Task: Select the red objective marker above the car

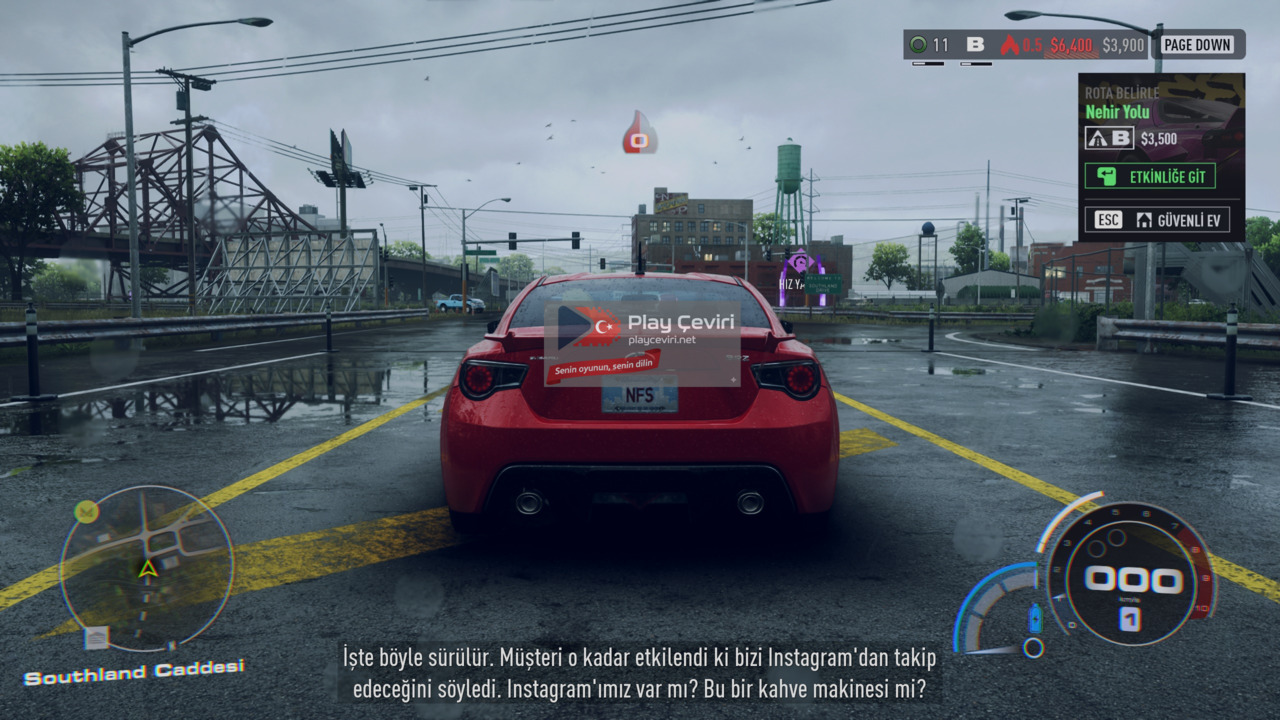Action: (639, 134)
